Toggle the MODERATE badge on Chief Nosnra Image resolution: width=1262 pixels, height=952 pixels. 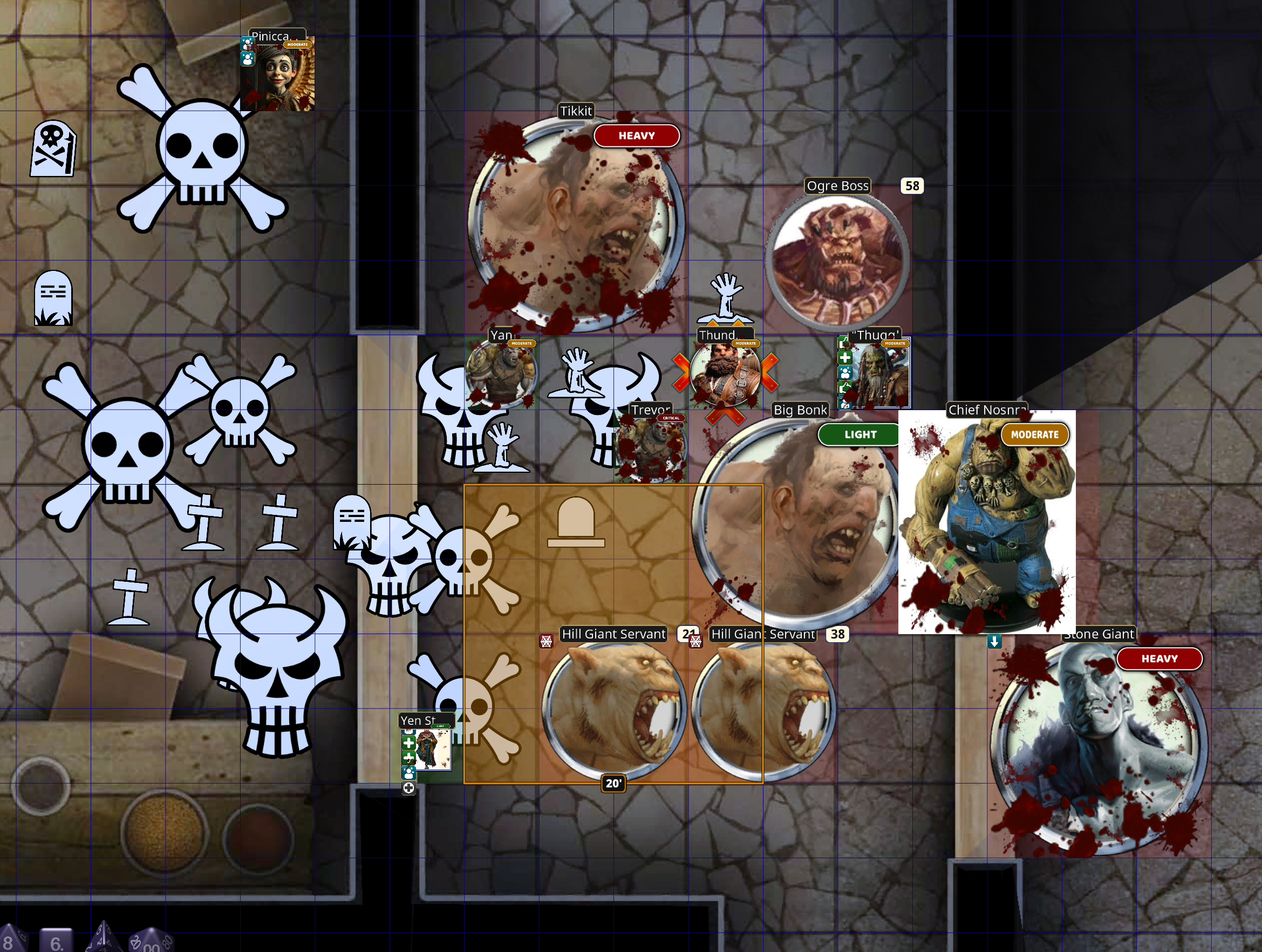click(1035, 434)
